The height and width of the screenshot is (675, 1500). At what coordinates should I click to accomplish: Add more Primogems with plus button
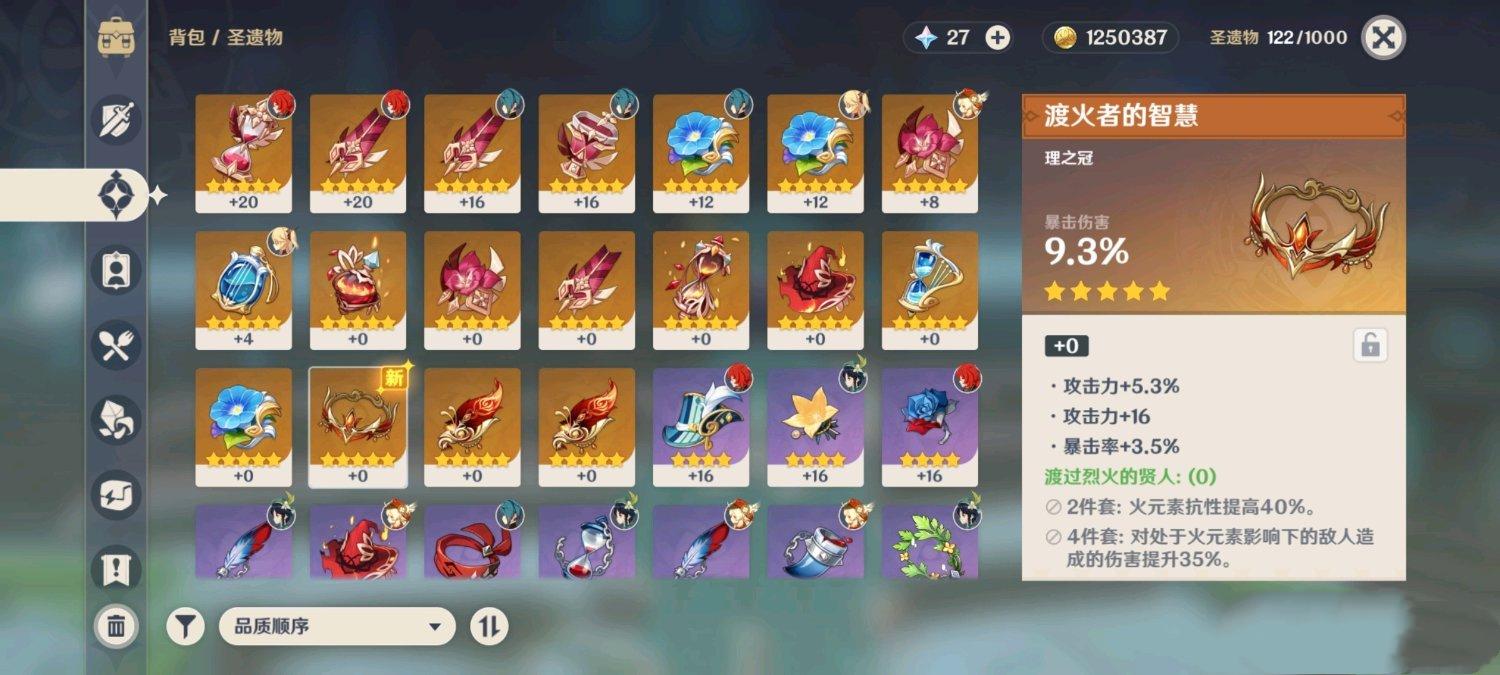(x=997, y=38)
